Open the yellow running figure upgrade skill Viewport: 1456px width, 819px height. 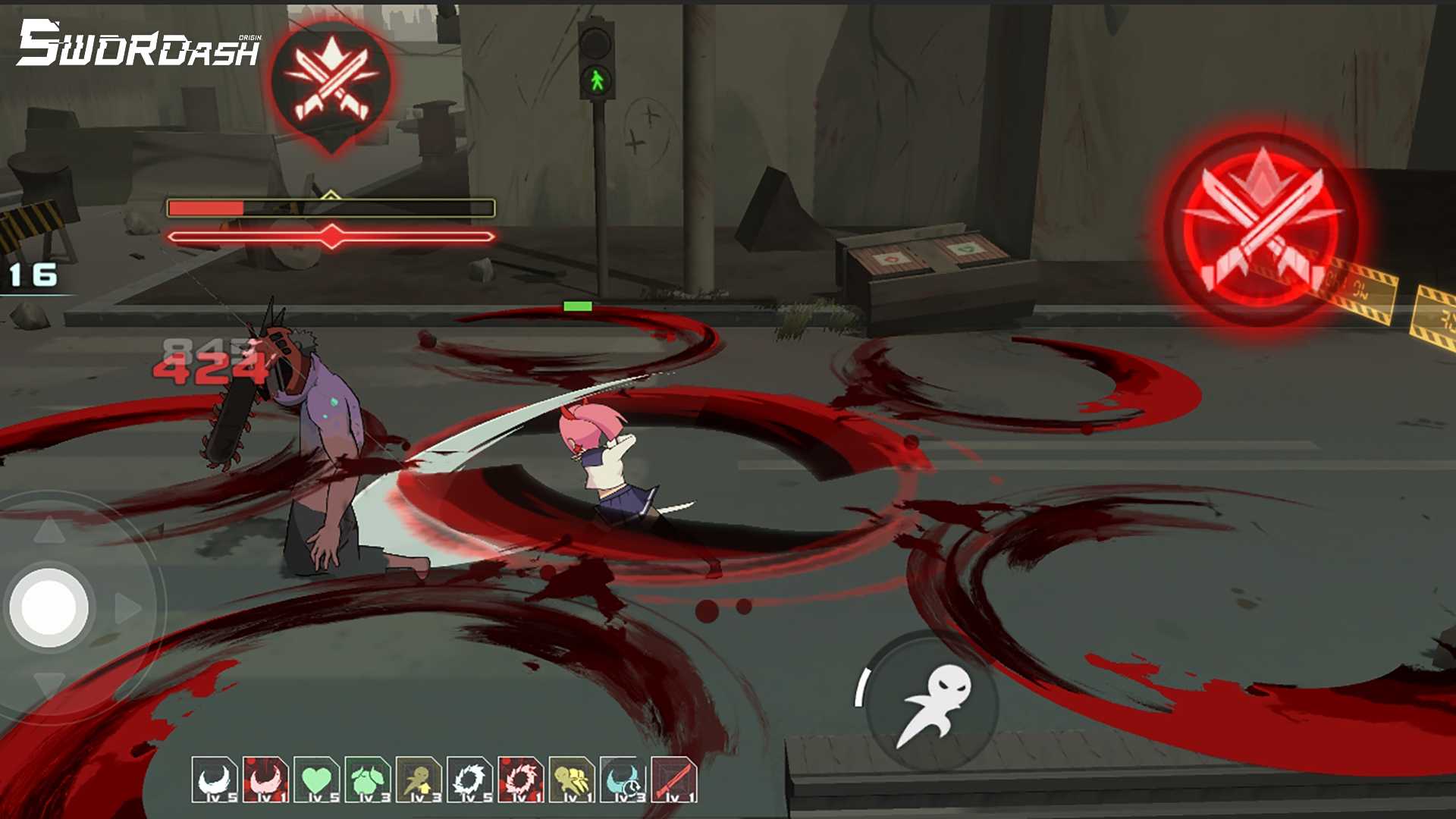coord(419,780)
